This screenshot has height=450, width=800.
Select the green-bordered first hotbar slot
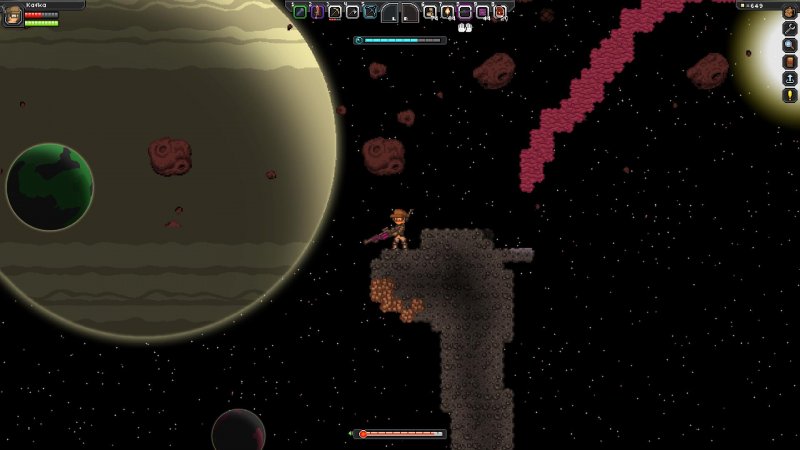click(300, 12)
